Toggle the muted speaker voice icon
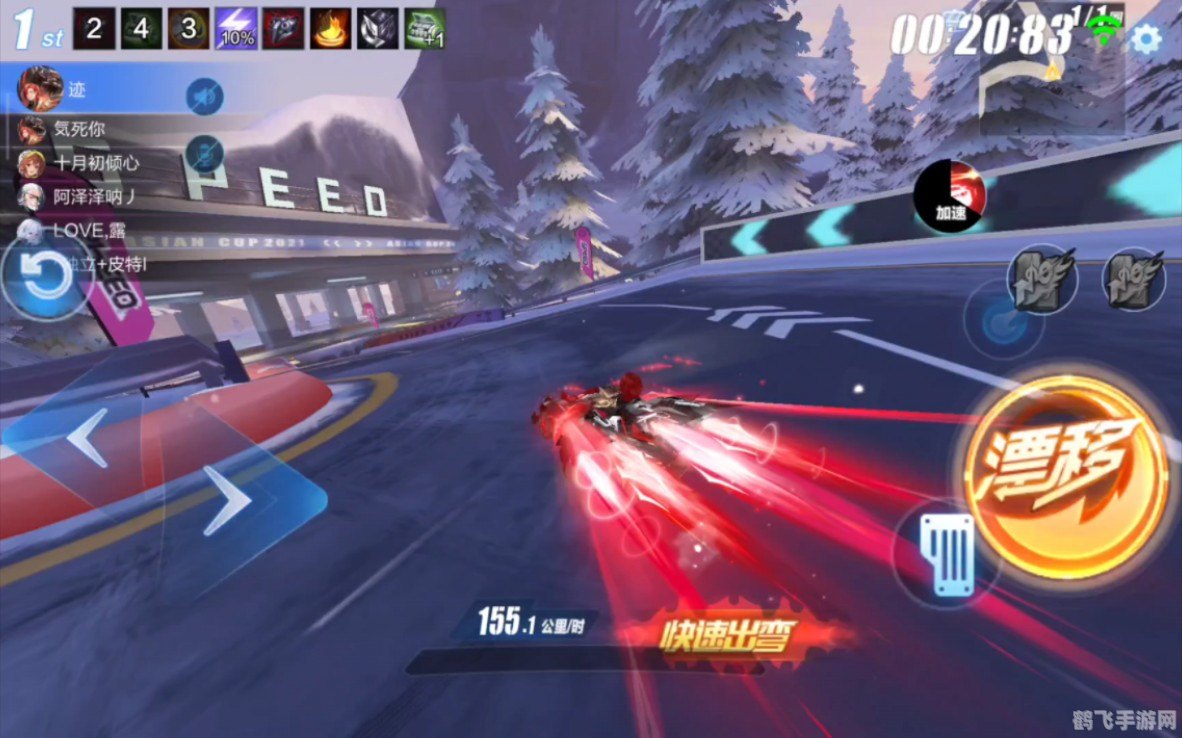Viewport: 1182px width, 738px height. (x=204, y=96)
